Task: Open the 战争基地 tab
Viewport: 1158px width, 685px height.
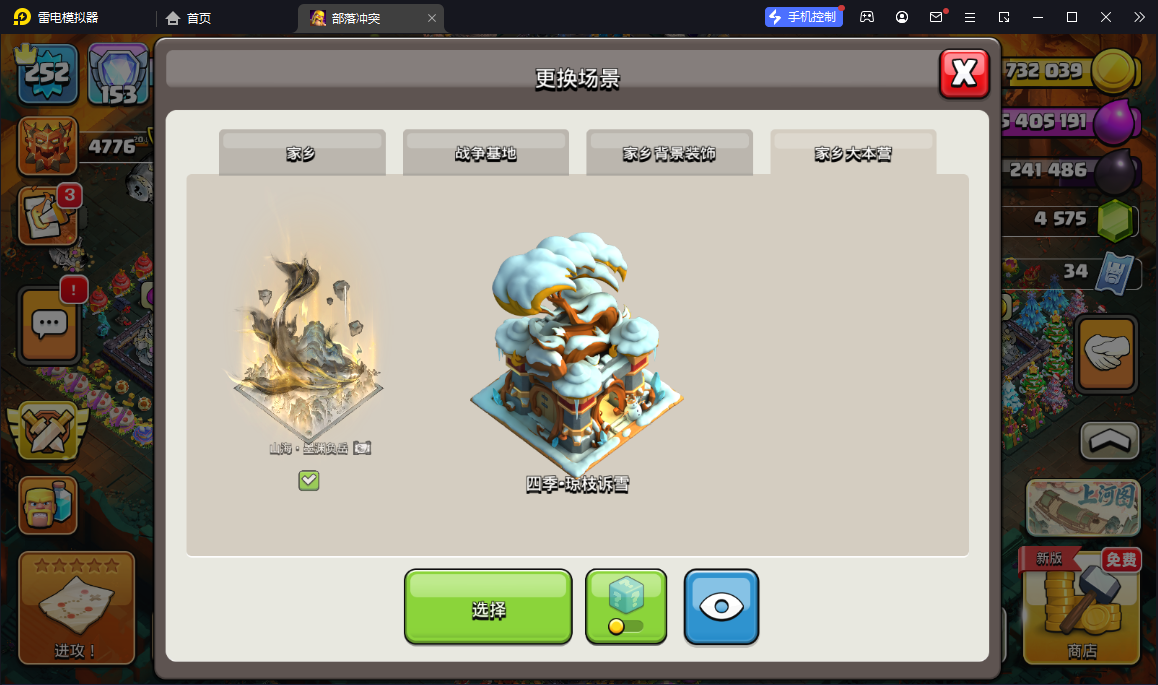Action: click(x=486, y=153)
